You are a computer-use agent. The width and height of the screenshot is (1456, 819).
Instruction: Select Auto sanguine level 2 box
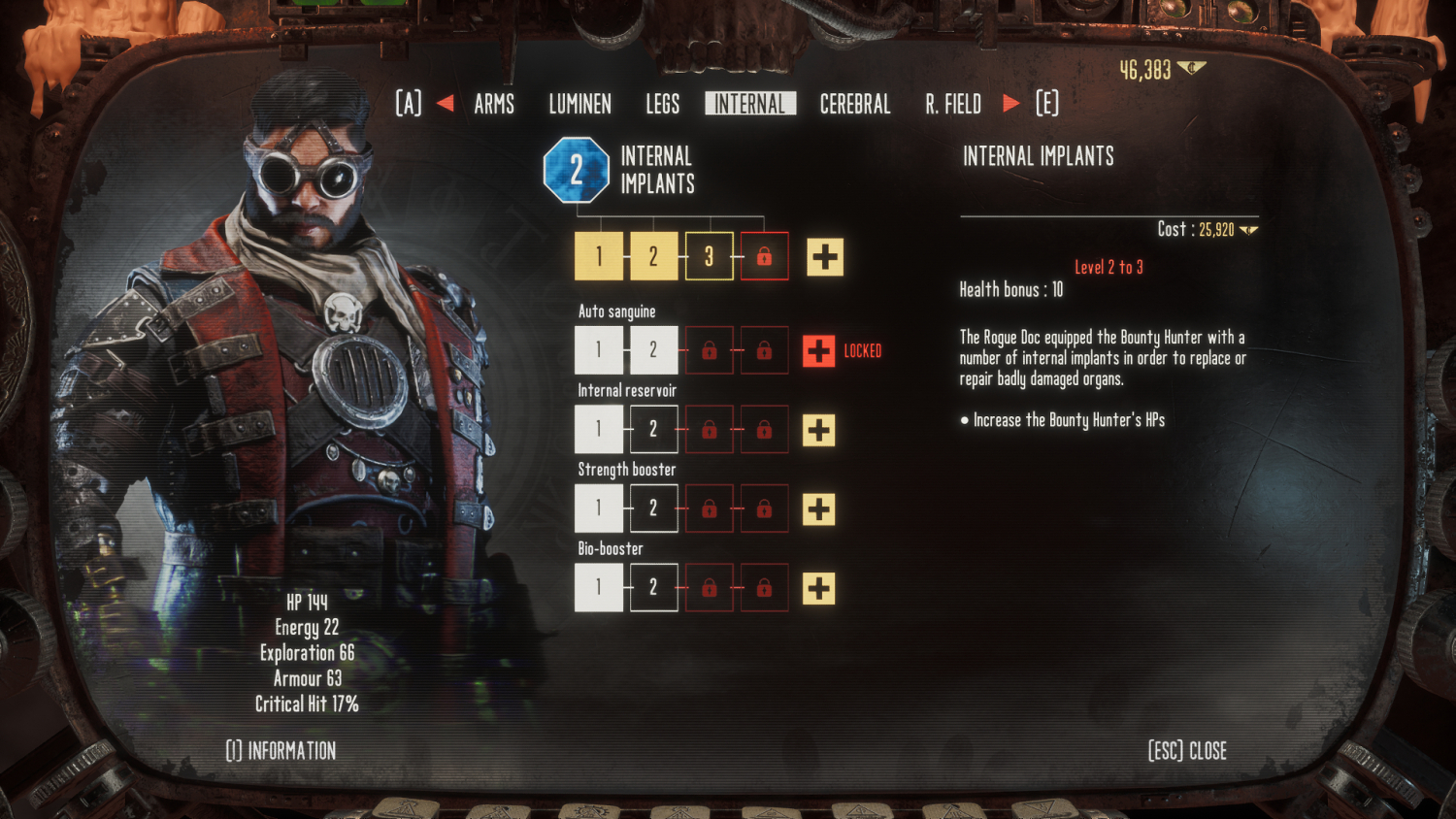[653, 350]
